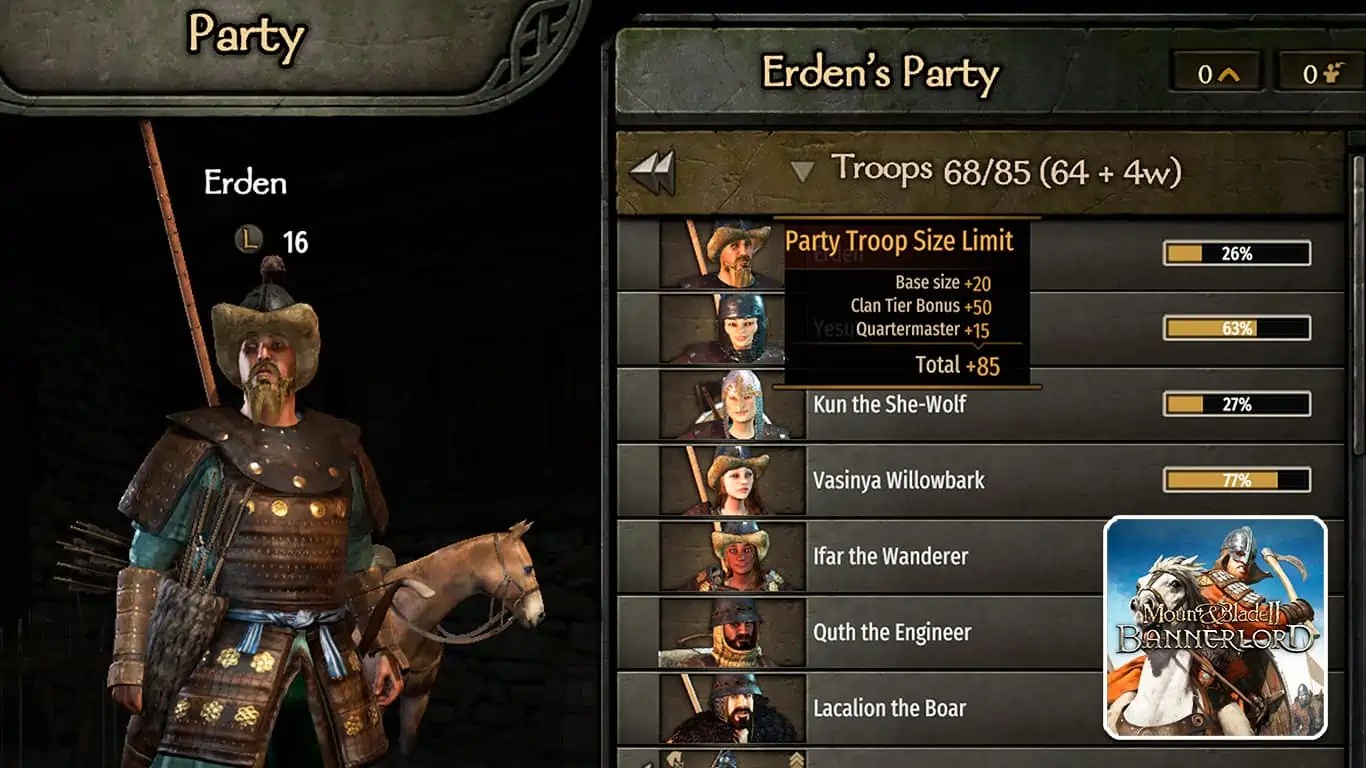The width and height of the screenshot is (1366, 768).
Task: Select the Ifar the Wanderer entry
Action: [x=890, y=556]
